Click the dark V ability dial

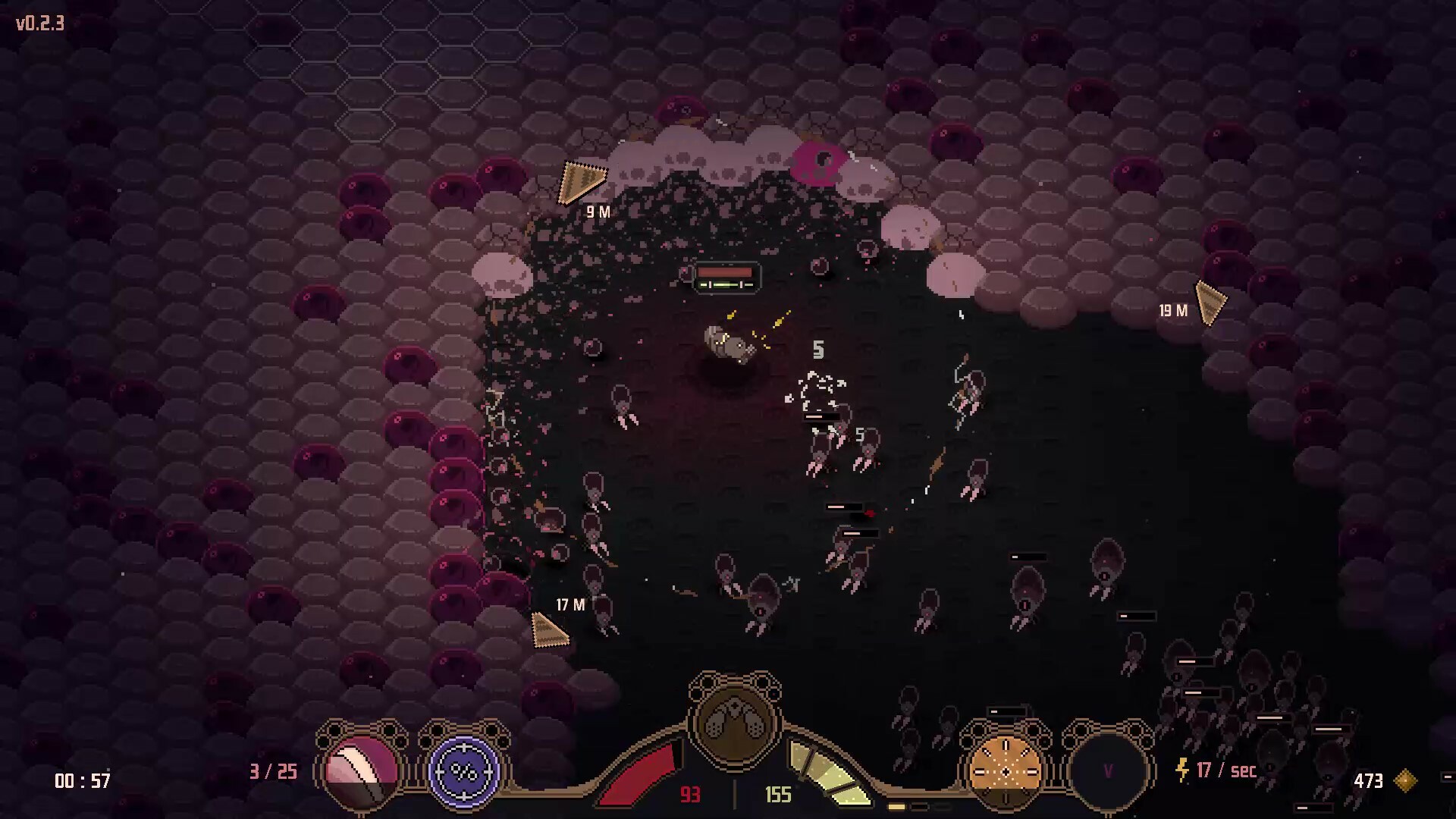coord(1109,772)
